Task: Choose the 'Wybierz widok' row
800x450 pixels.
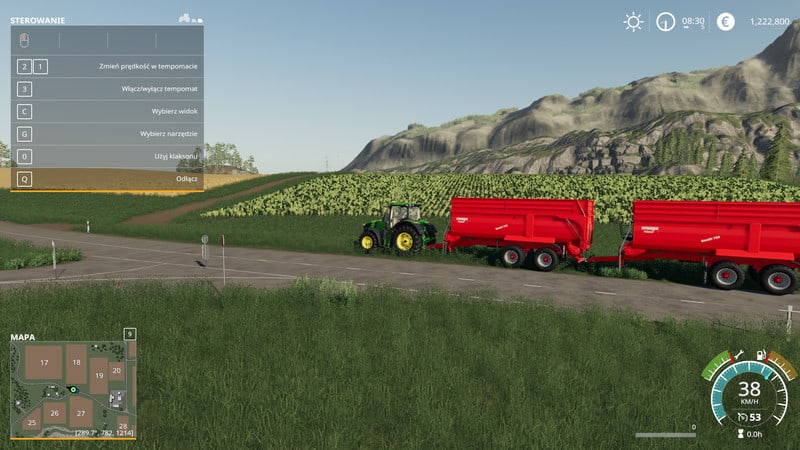Action: click(107, 111)
